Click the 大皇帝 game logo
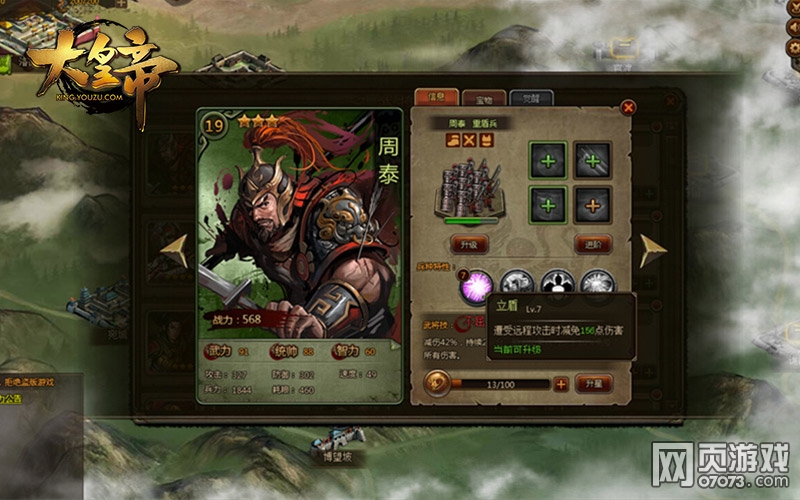The width and height of the screenshot is (800, 500). [98, 73]
